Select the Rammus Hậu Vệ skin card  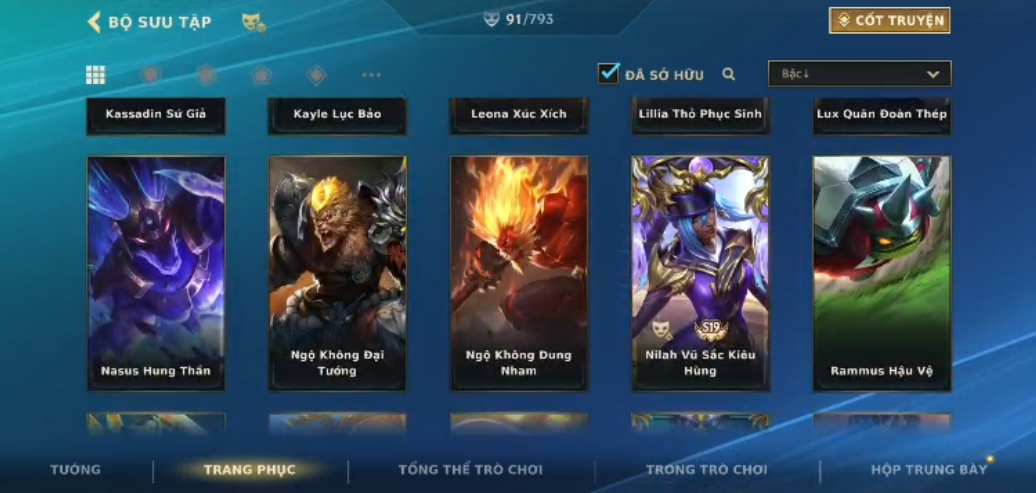882,273
